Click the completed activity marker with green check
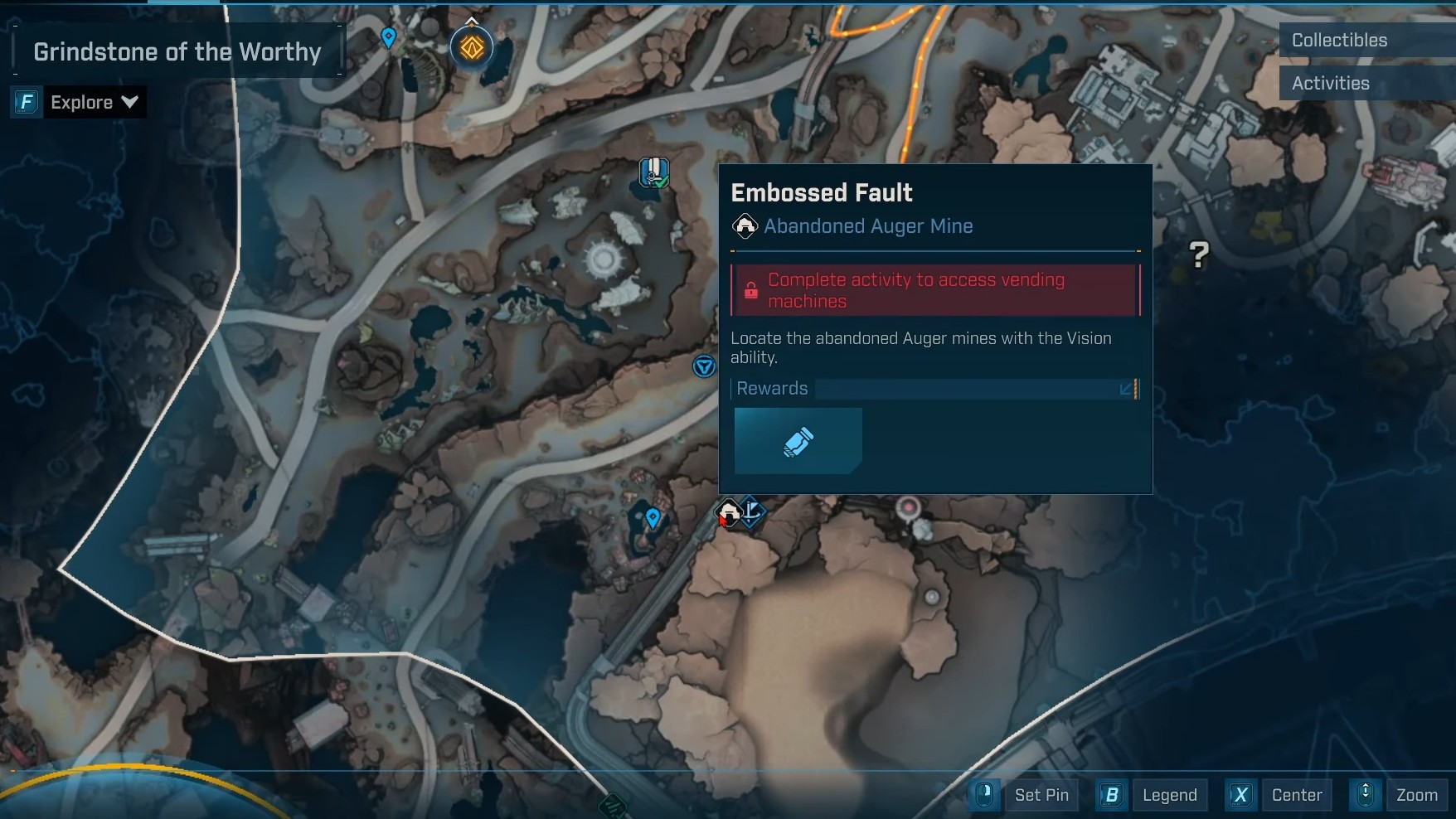This screenshot has width=1456, height=819. [654, 172]
